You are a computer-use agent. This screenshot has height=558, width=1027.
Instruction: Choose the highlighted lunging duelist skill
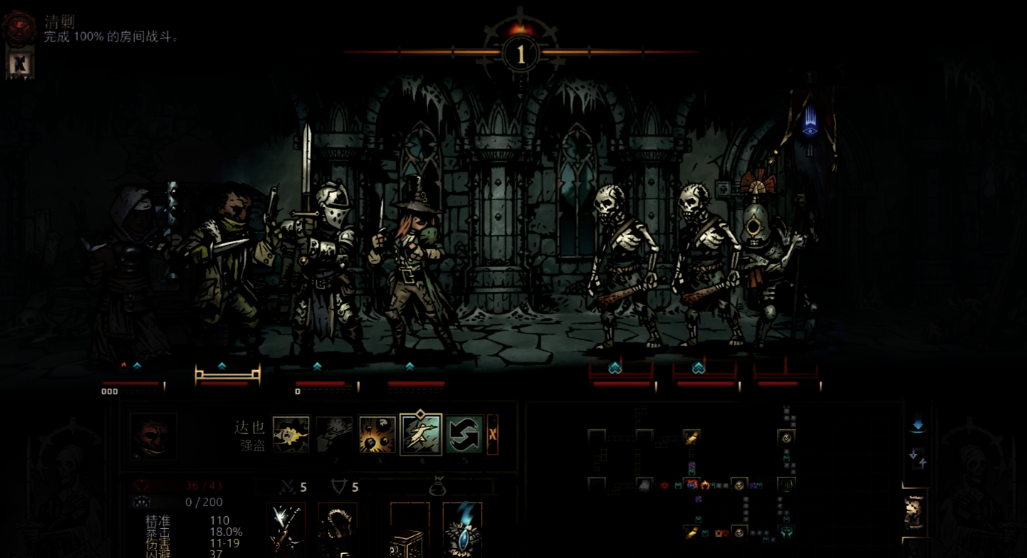pyautogui.click(x=421, y=434)
